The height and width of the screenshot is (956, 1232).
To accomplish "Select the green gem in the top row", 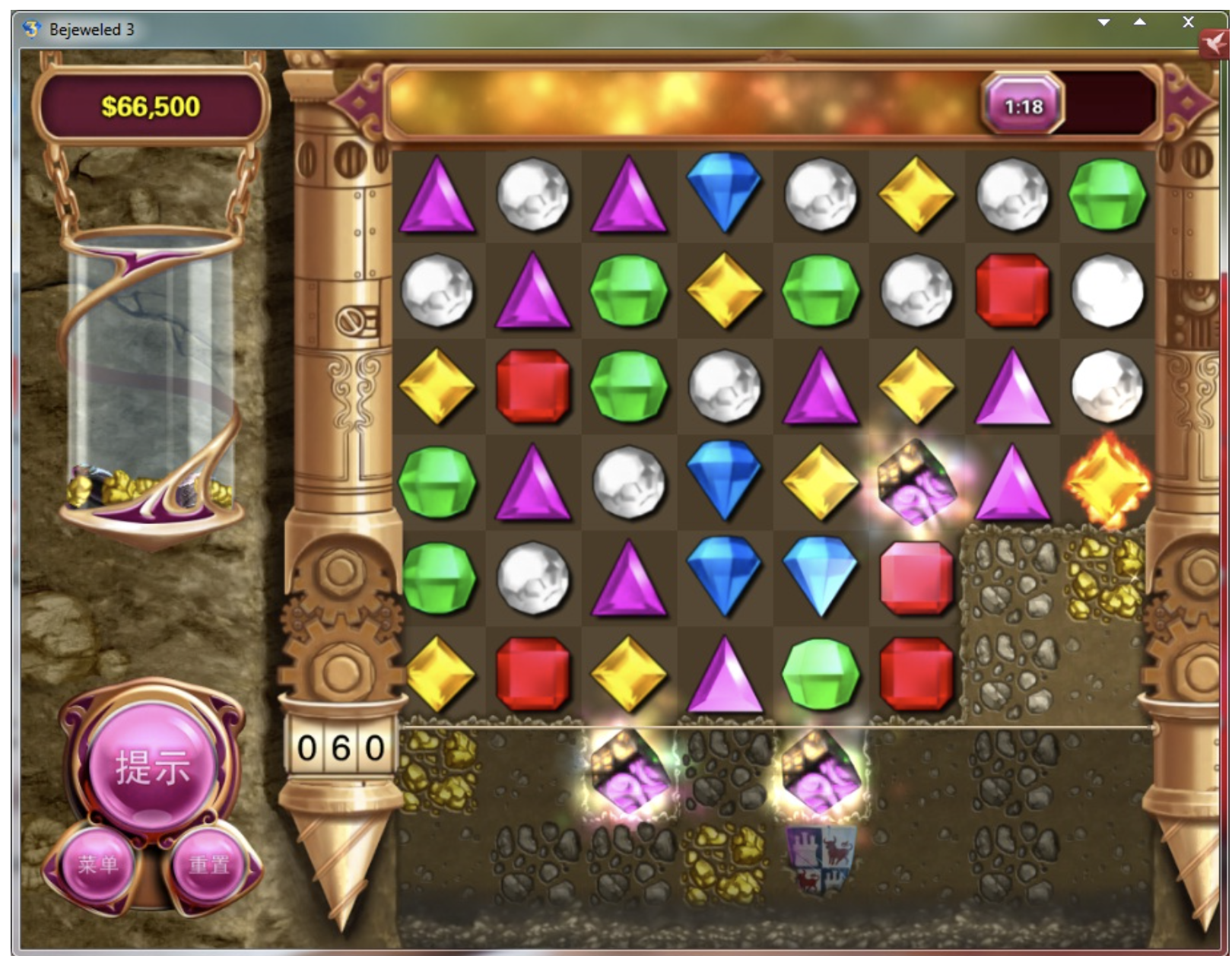I will tap(1107, 195).
